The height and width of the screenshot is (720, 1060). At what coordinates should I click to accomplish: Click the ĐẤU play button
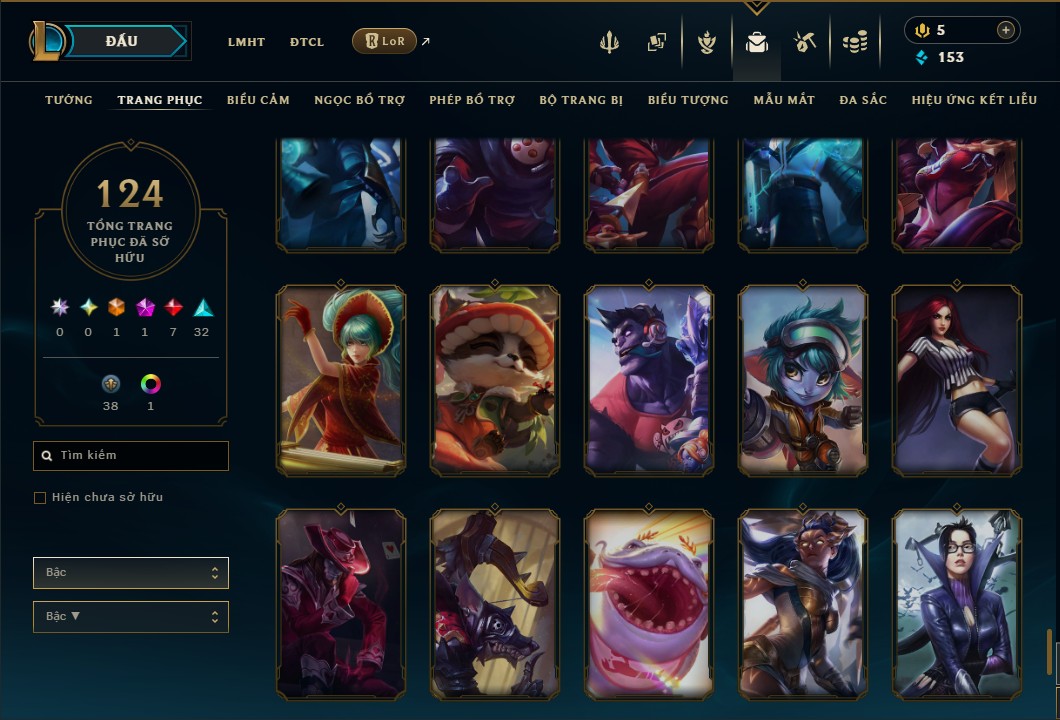click(x=122, y=41)
